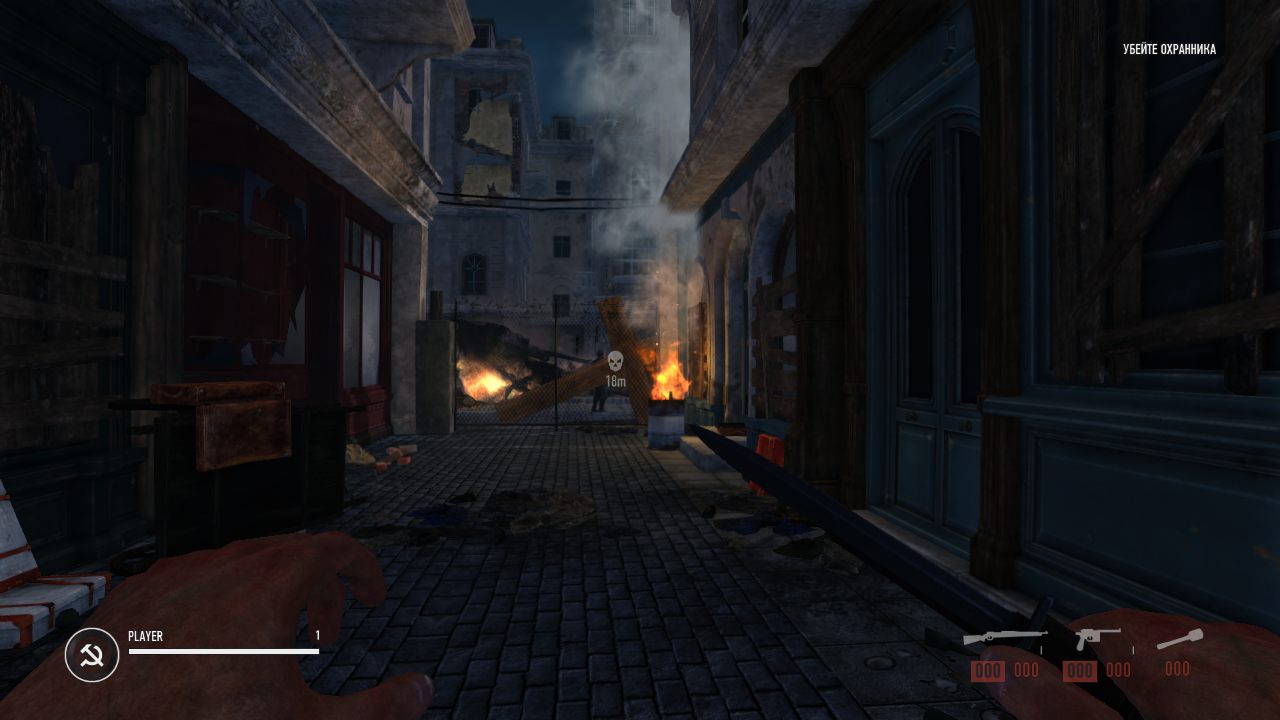Select the rifle weapon icon
This screenshot has height=720, width=1280.
coord(1004,637)
